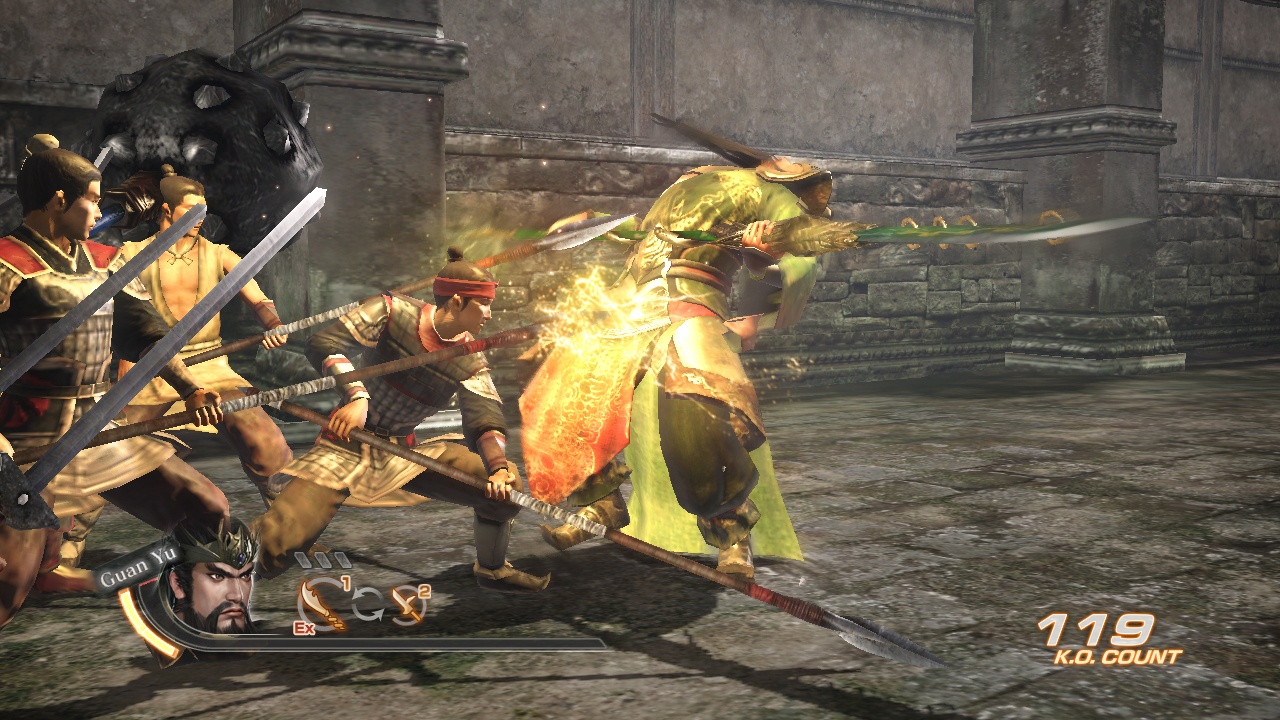Click the Ex attack label

304,628
